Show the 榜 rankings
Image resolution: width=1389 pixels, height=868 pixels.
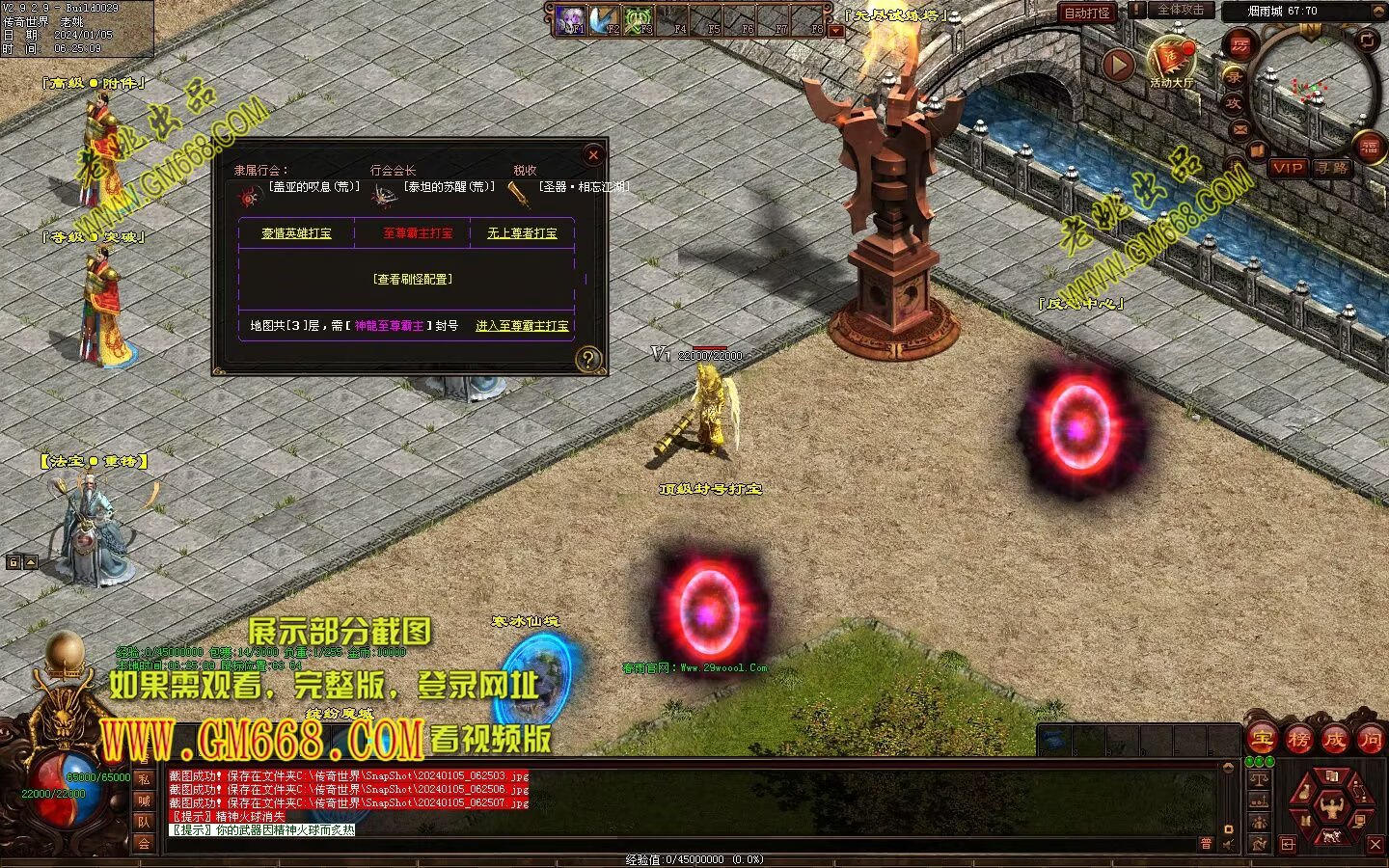click(1299, 740)
